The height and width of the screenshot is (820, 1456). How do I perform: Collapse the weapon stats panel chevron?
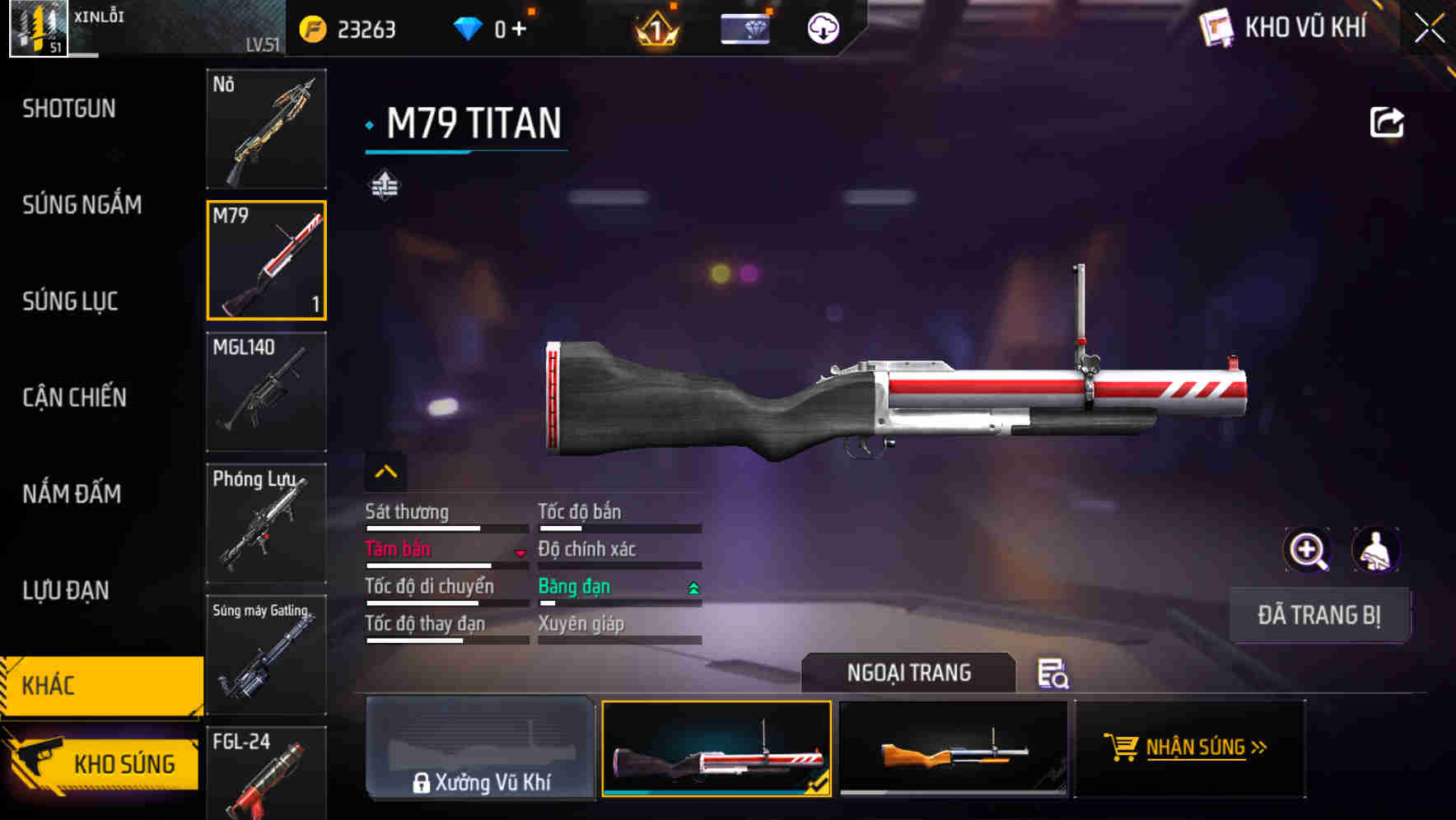click(385, 471)
